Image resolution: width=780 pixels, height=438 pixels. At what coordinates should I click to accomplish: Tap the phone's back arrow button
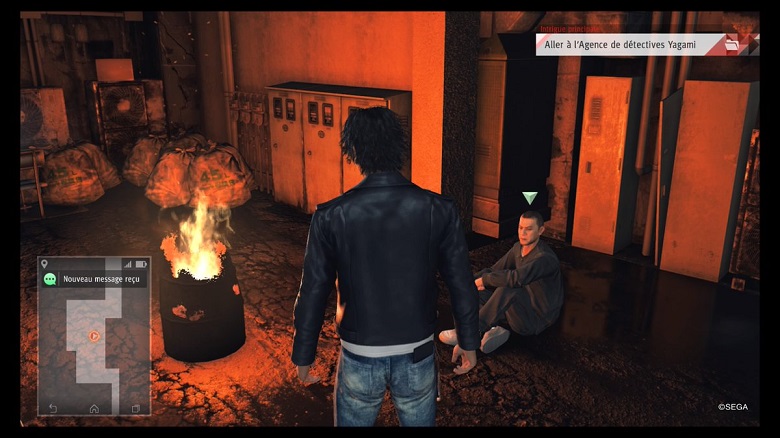point(53,408)
